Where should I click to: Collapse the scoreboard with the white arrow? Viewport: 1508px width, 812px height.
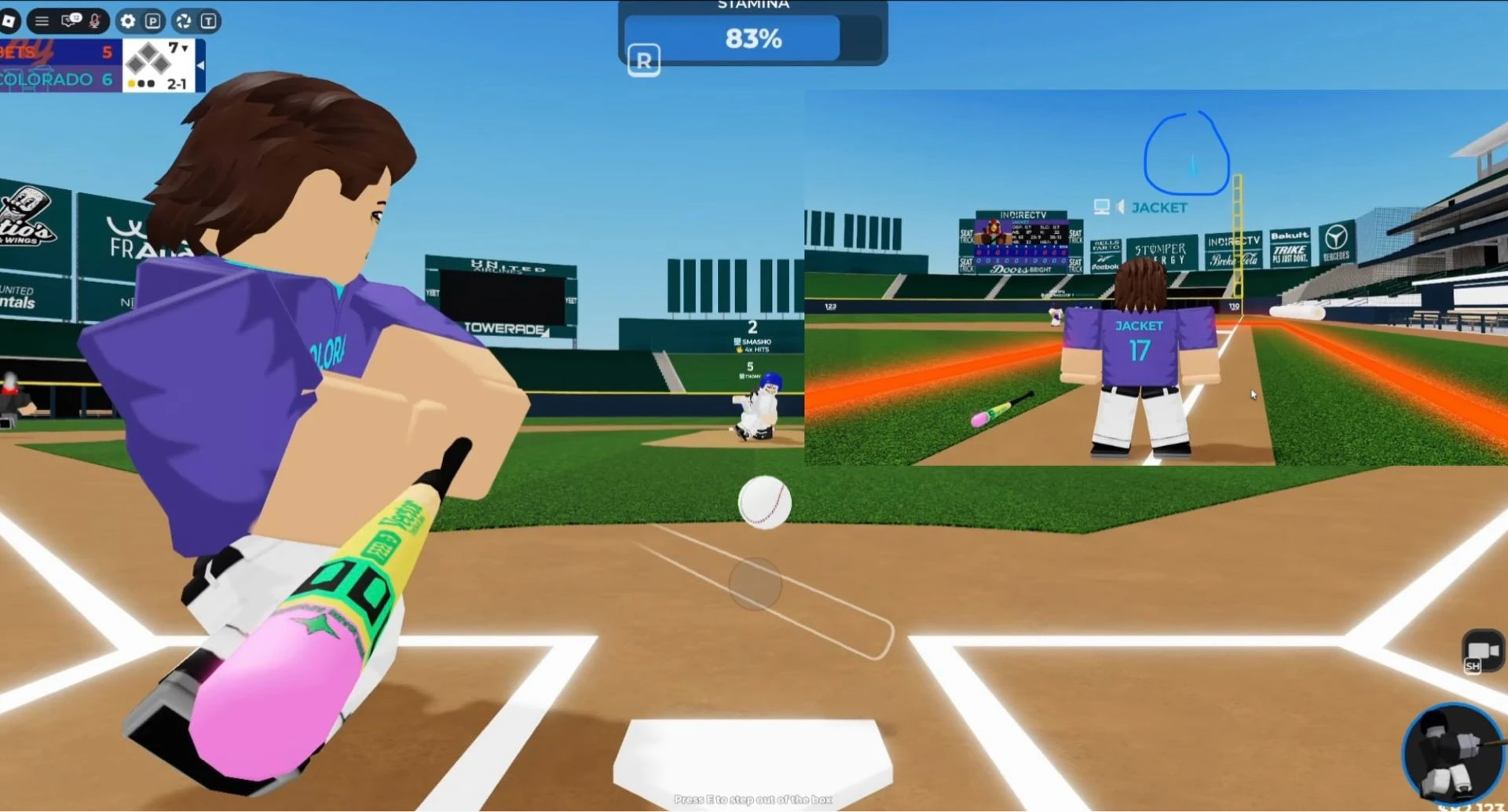pyautogui.click(x=200, y=66)
